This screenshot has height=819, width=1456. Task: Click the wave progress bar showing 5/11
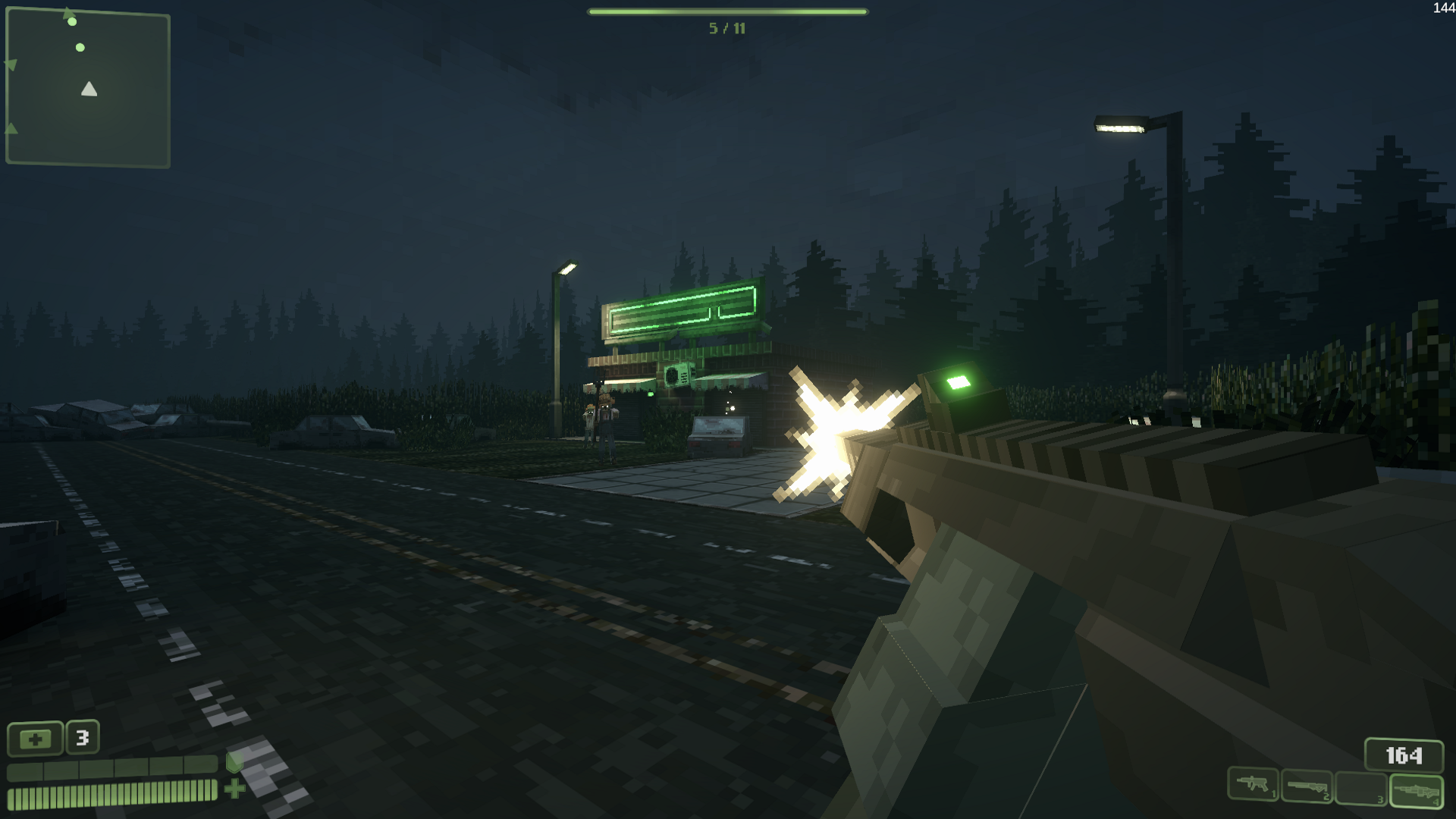pos(728,12)
